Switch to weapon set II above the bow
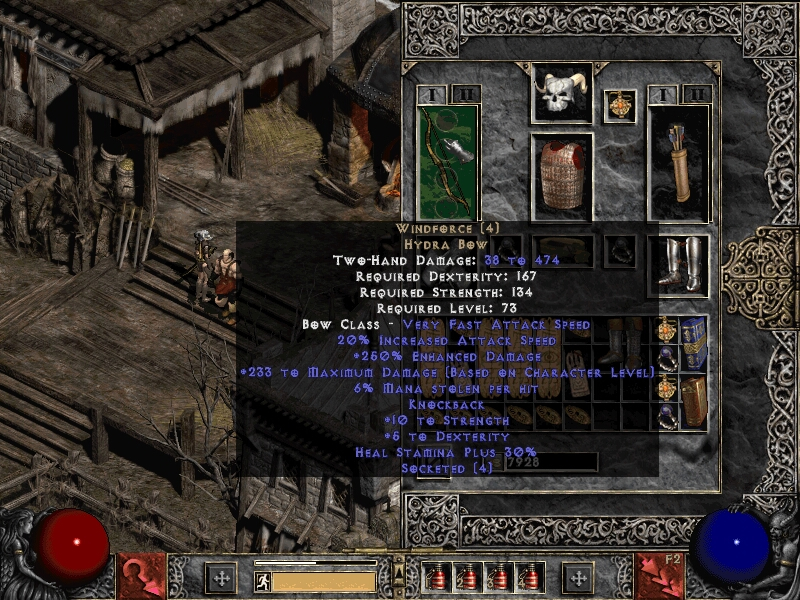 point(466,94)
